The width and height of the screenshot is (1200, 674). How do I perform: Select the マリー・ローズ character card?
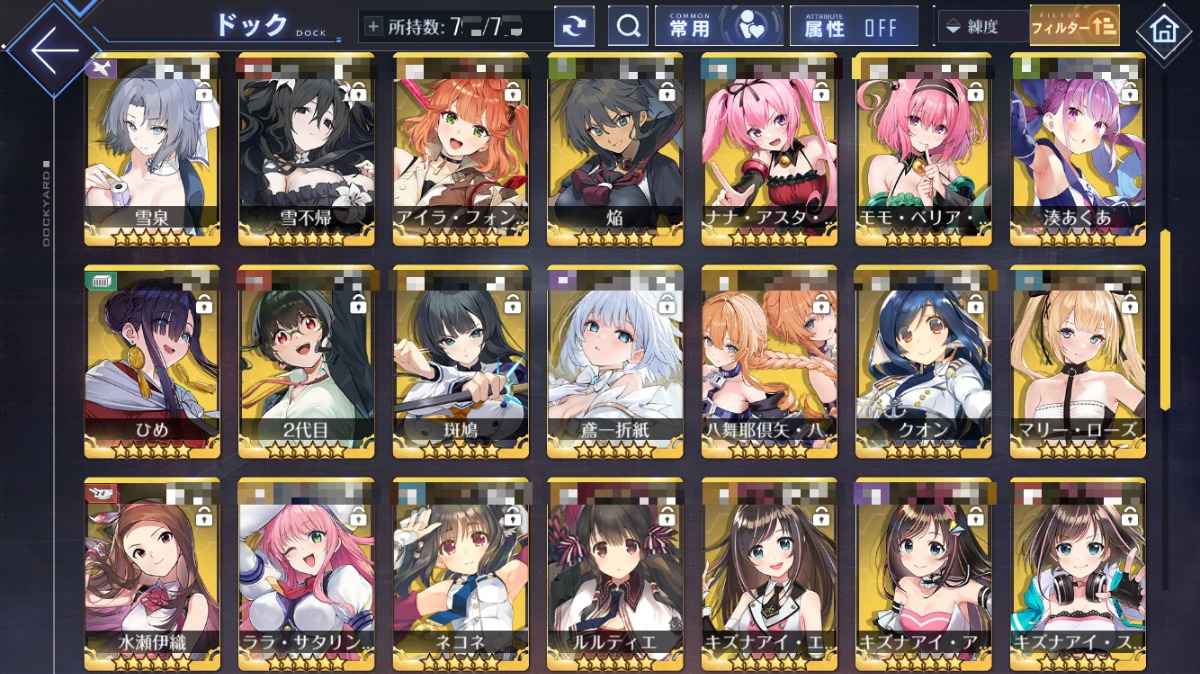(x=1077, y=362)
